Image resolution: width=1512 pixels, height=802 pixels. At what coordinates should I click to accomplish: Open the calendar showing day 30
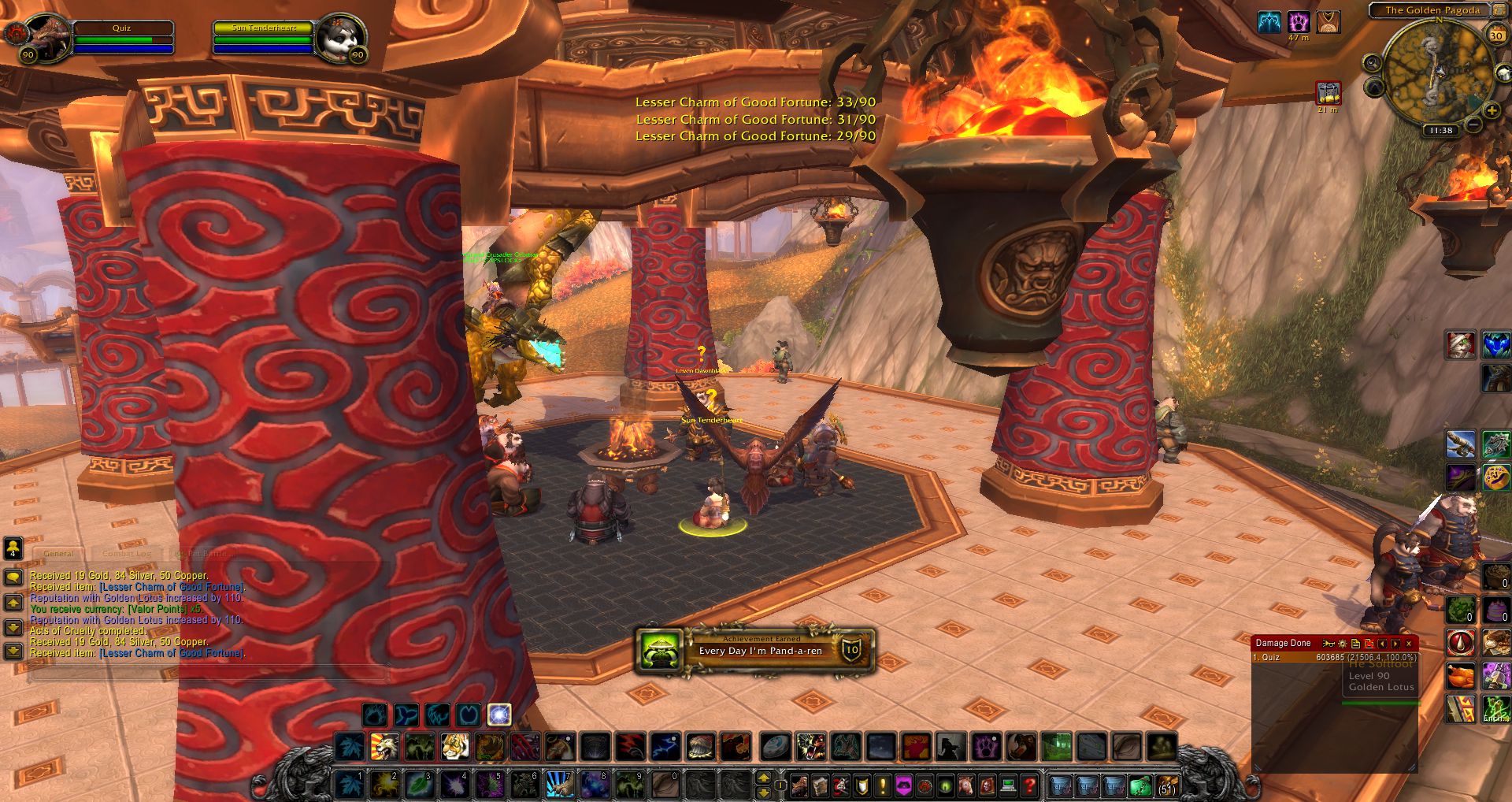coord(1496,35)
